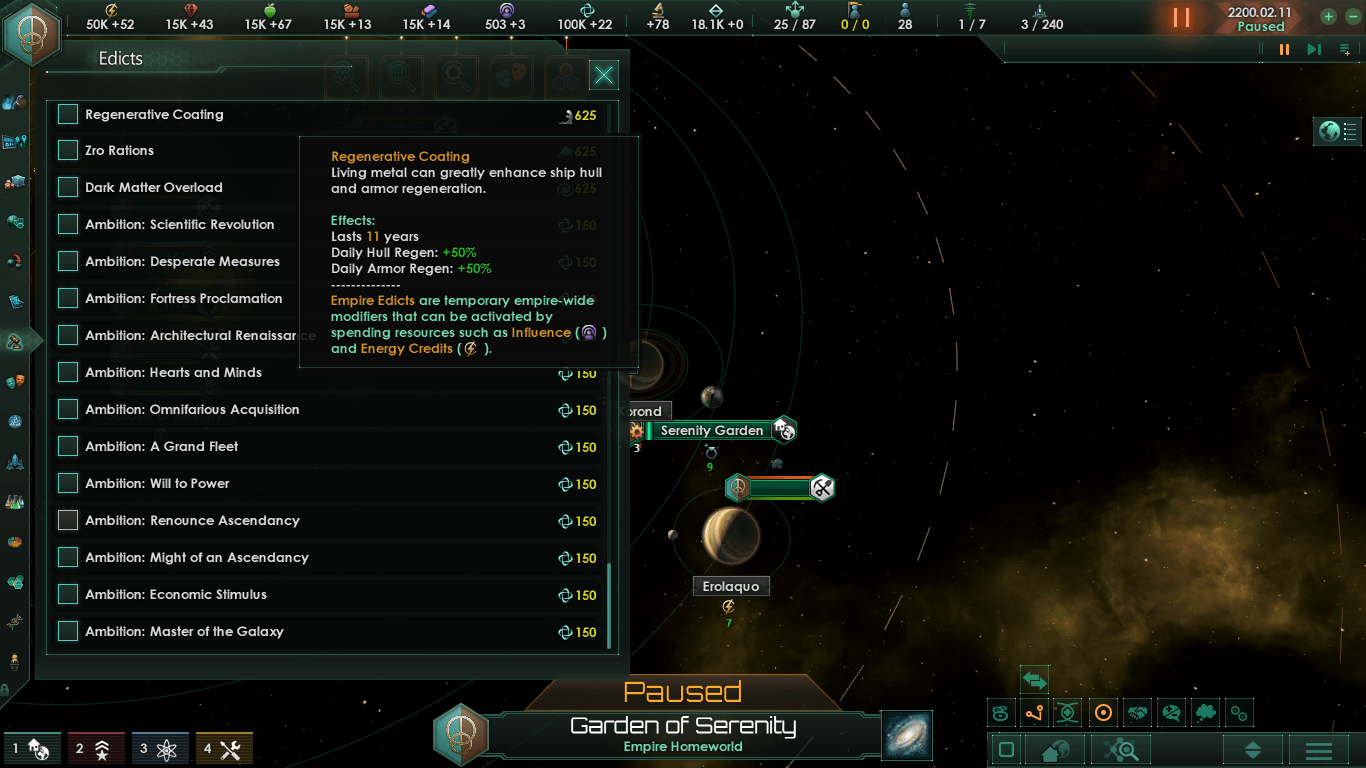Viewport: 1366px width, 768px height.
Task: Tick the Regenerative Coating edict checkbox
Action: pos(68,115)
